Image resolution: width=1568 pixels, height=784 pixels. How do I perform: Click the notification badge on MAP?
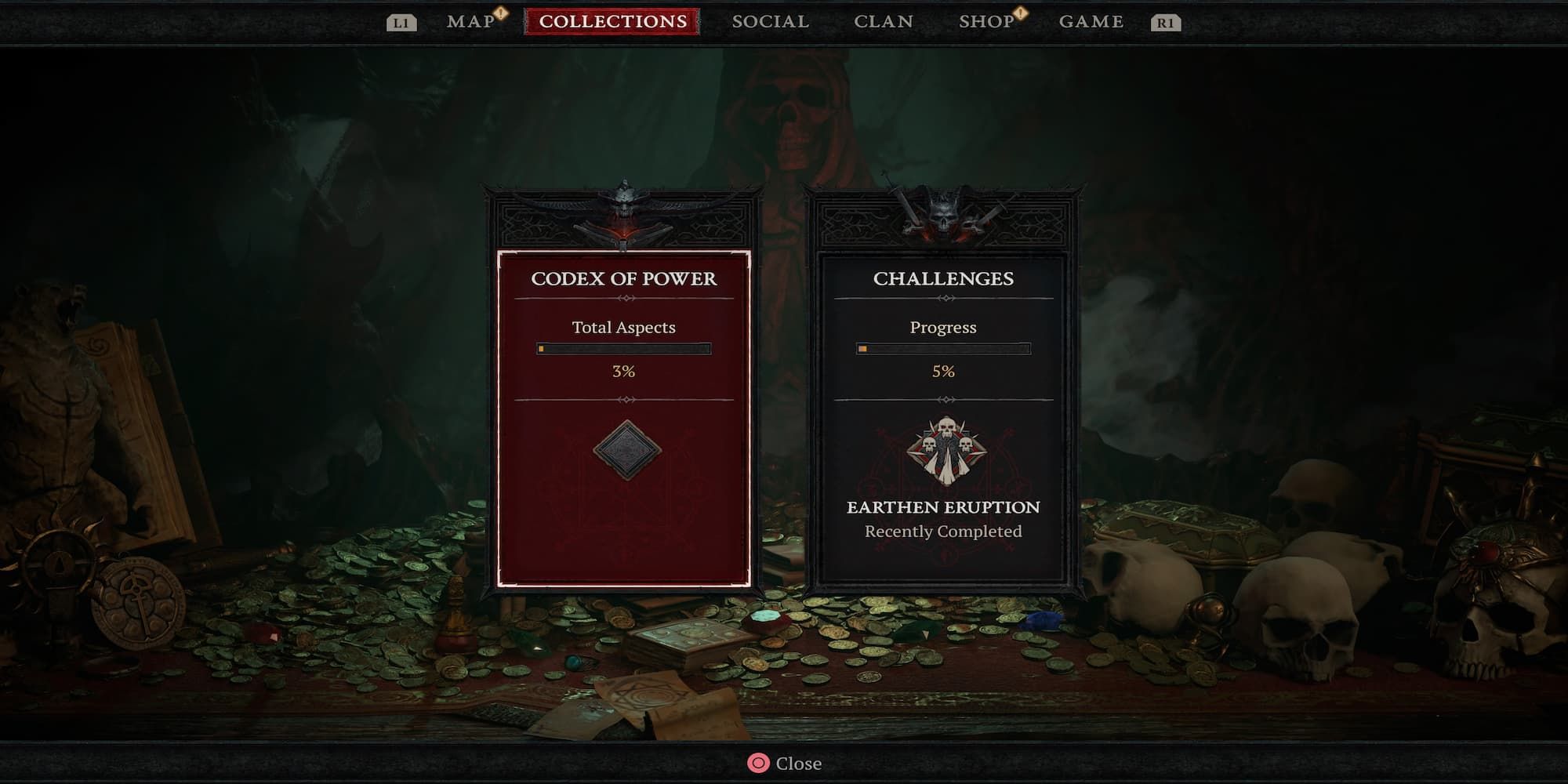coord(501,13)
